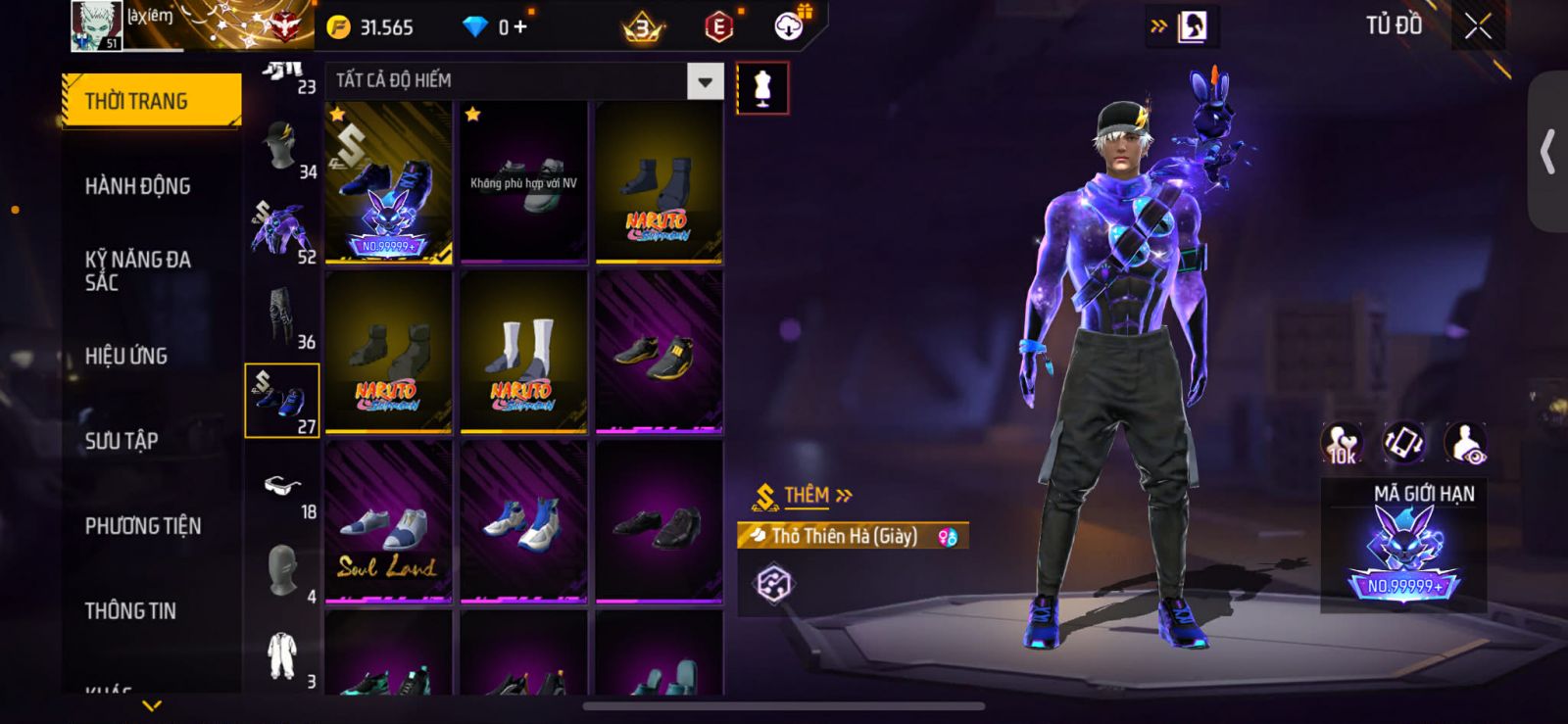Close the TỦ ĐỒ wardrobe screen
The image size is (1568, 724).
pos(1478,26)
